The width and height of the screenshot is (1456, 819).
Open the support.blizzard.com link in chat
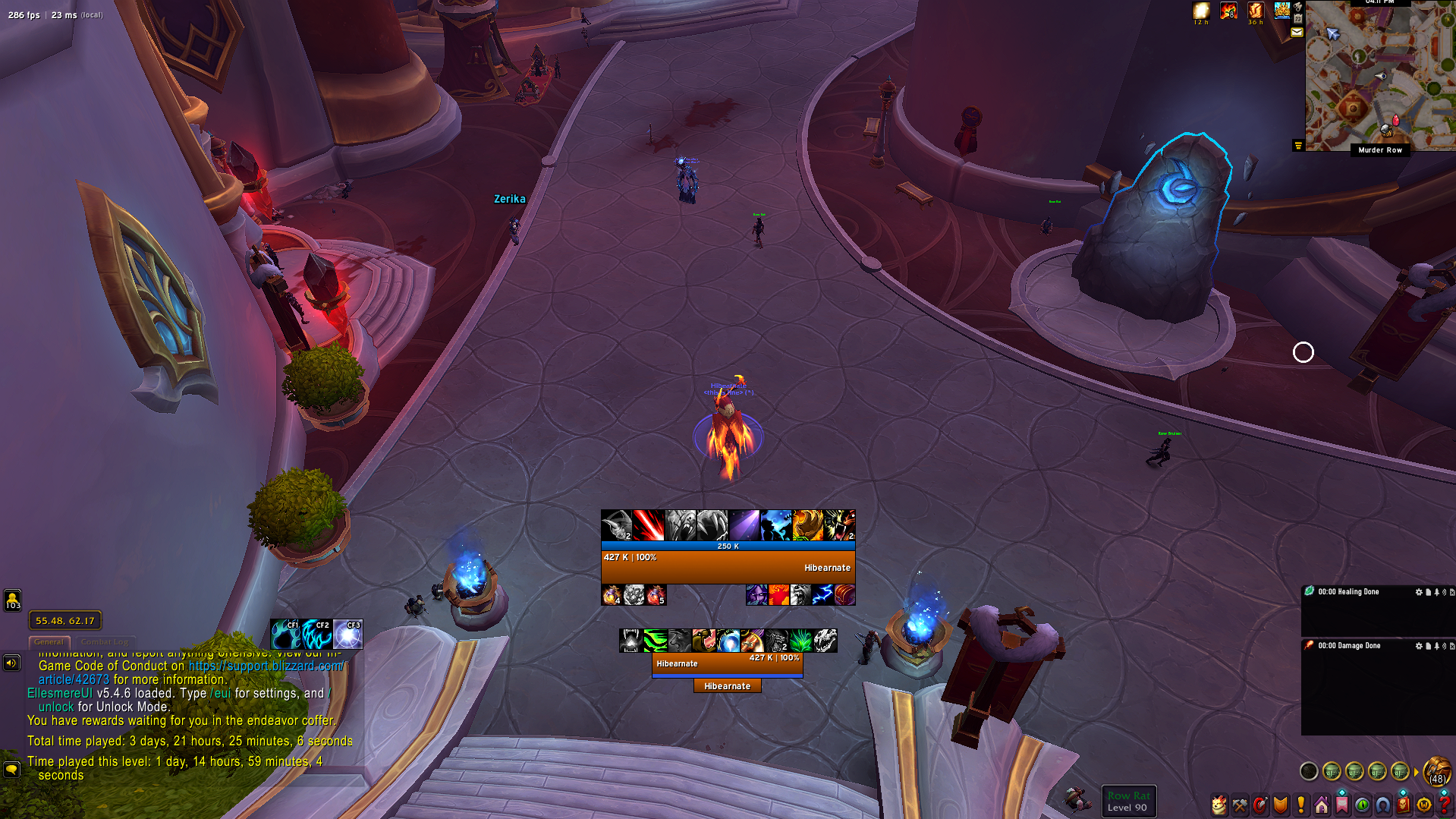[266, 666]
